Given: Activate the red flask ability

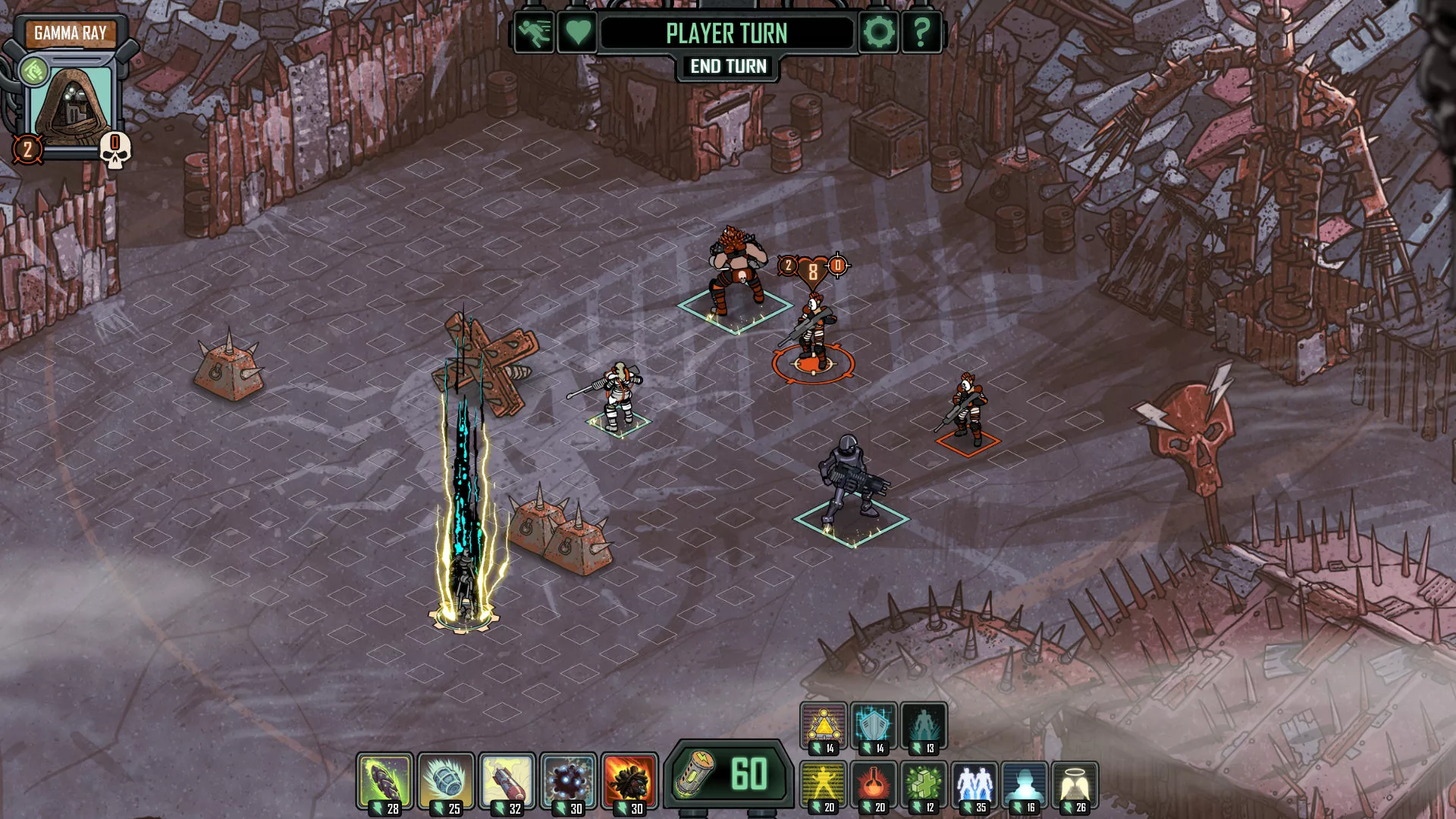Looking at the screenshot, I should (874, 786).
